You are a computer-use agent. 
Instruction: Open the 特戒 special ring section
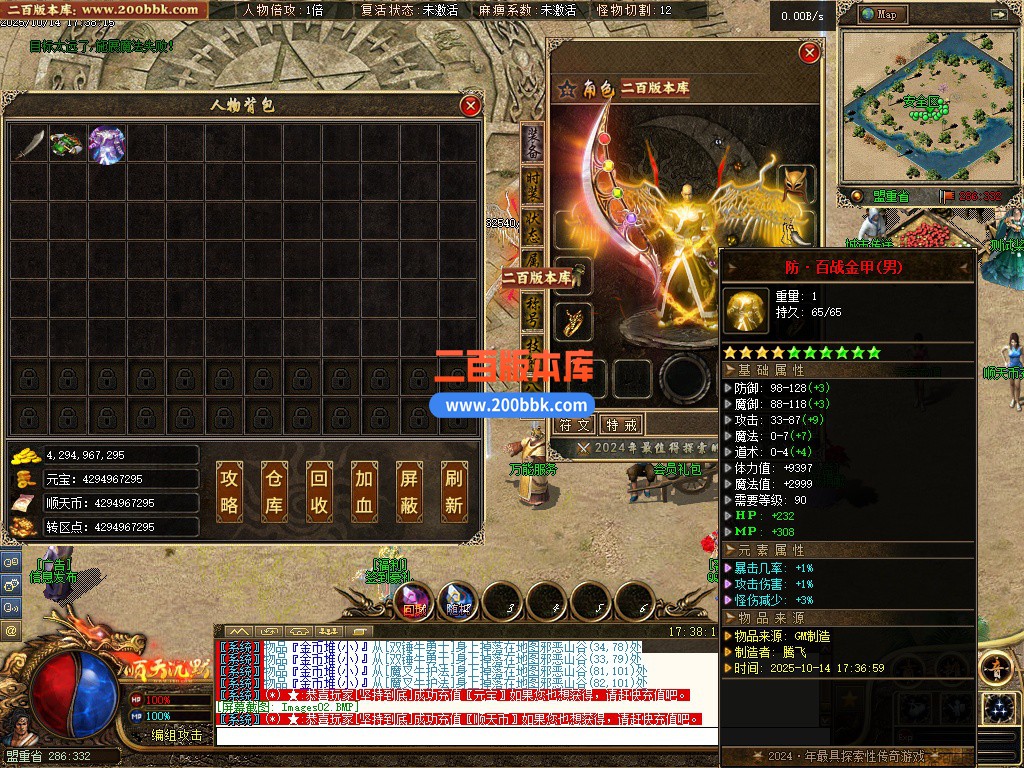pyautogui.click(x=621, y=425)
